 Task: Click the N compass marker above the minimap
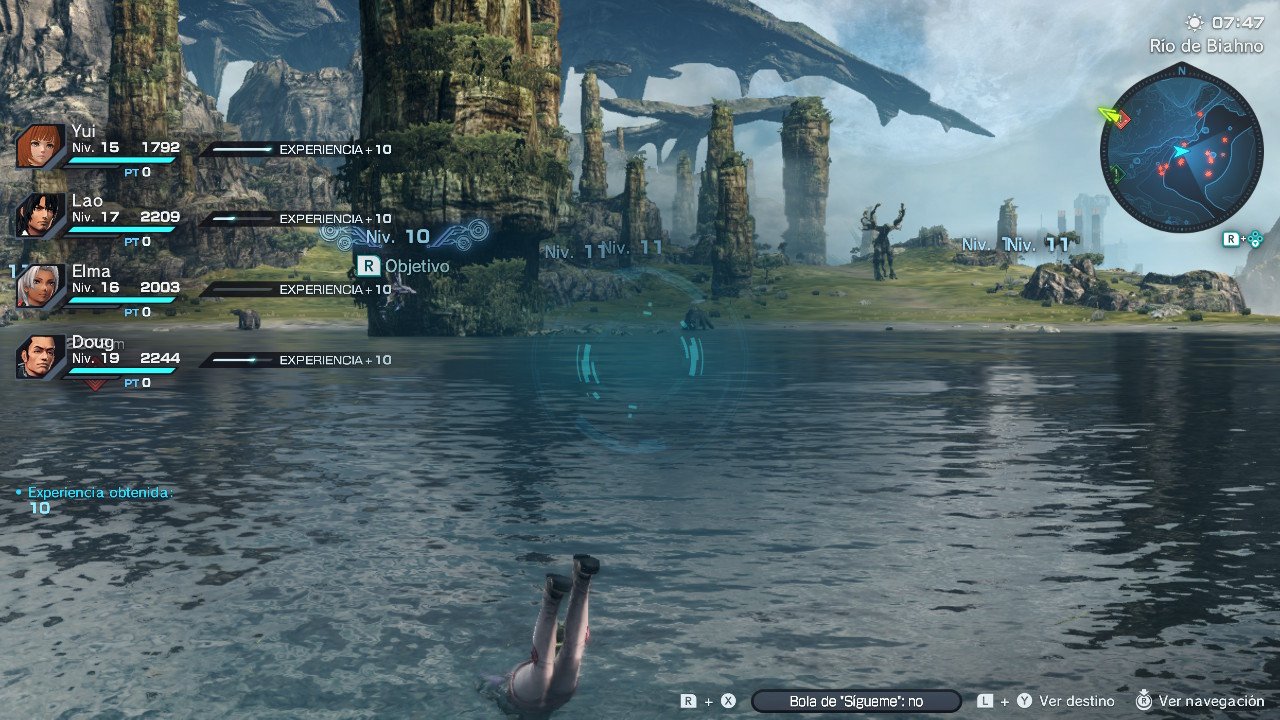[1180, 72]
